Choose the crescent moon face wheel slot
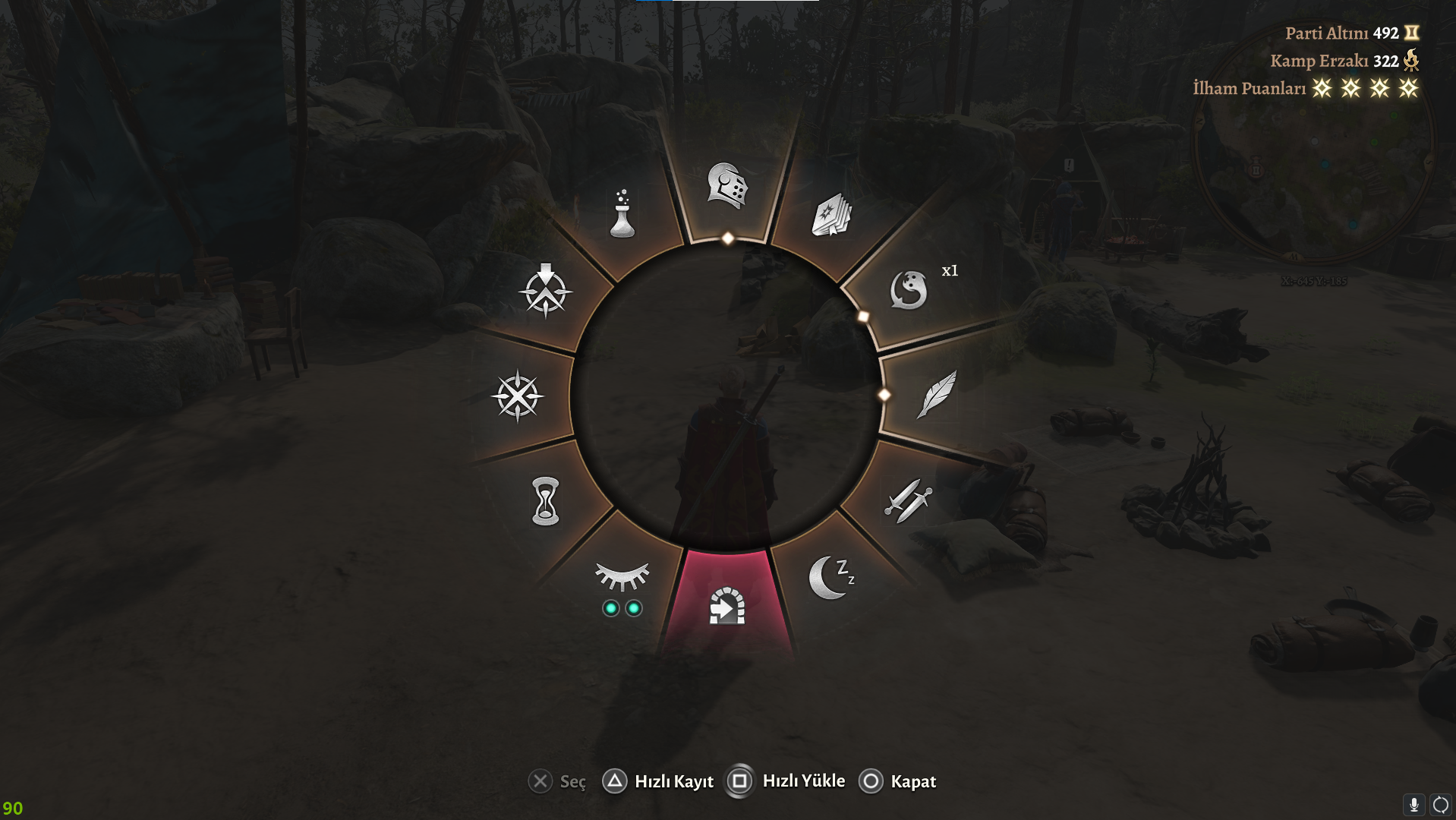The height and width of the screenshot is (820, 1456). (x=909, y=290)
